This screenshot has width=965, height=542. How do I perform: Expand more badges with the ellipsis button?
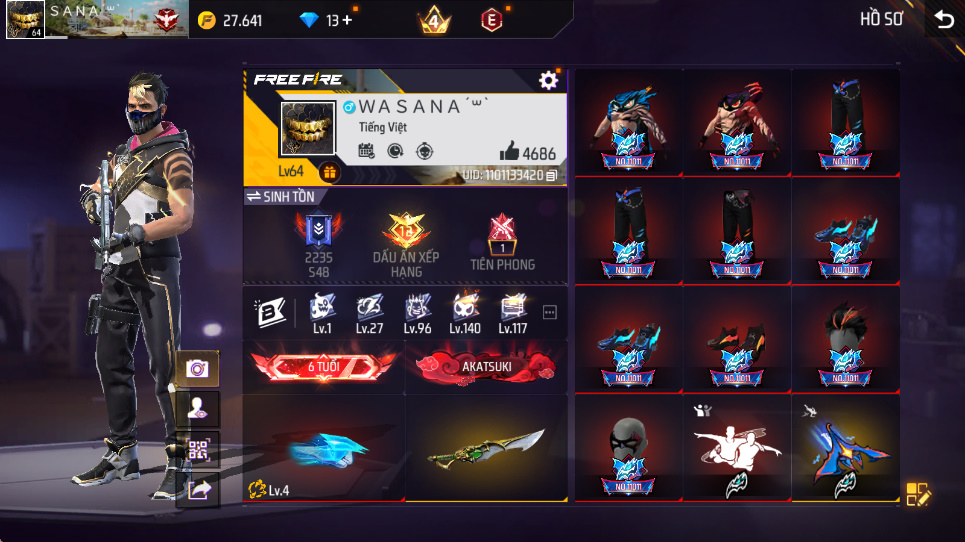[x=549, y=312]
